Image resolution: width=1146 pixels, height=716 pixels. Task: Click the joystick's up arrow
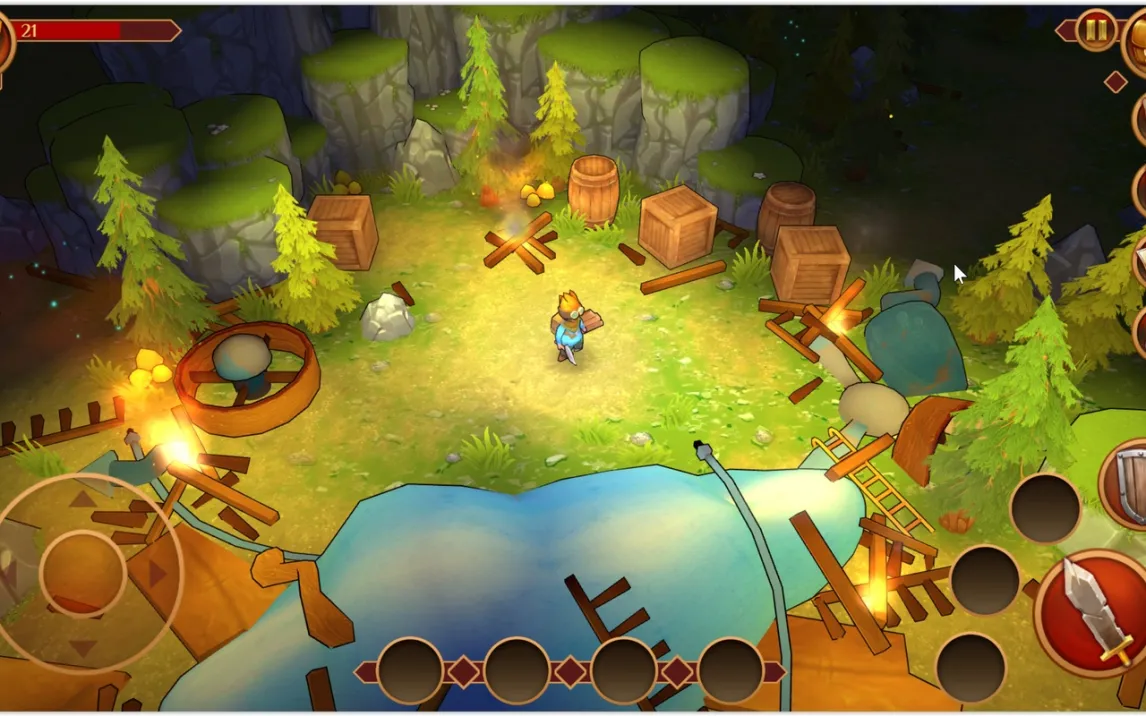pyautogui.click(x=83, y=498)
